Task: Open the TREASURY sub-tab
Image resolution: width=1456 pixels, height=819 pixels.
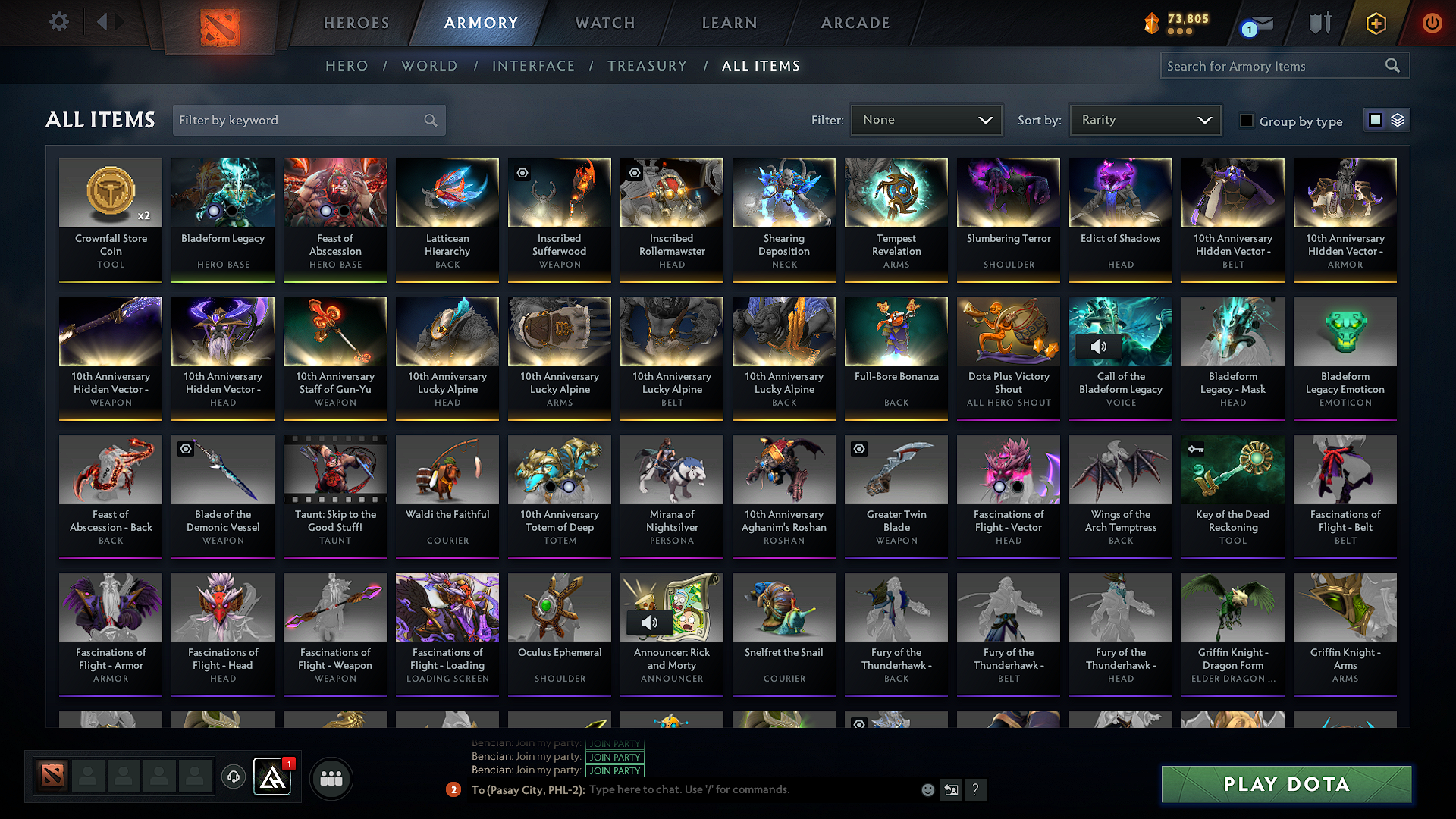Action: tap(648, 66)
